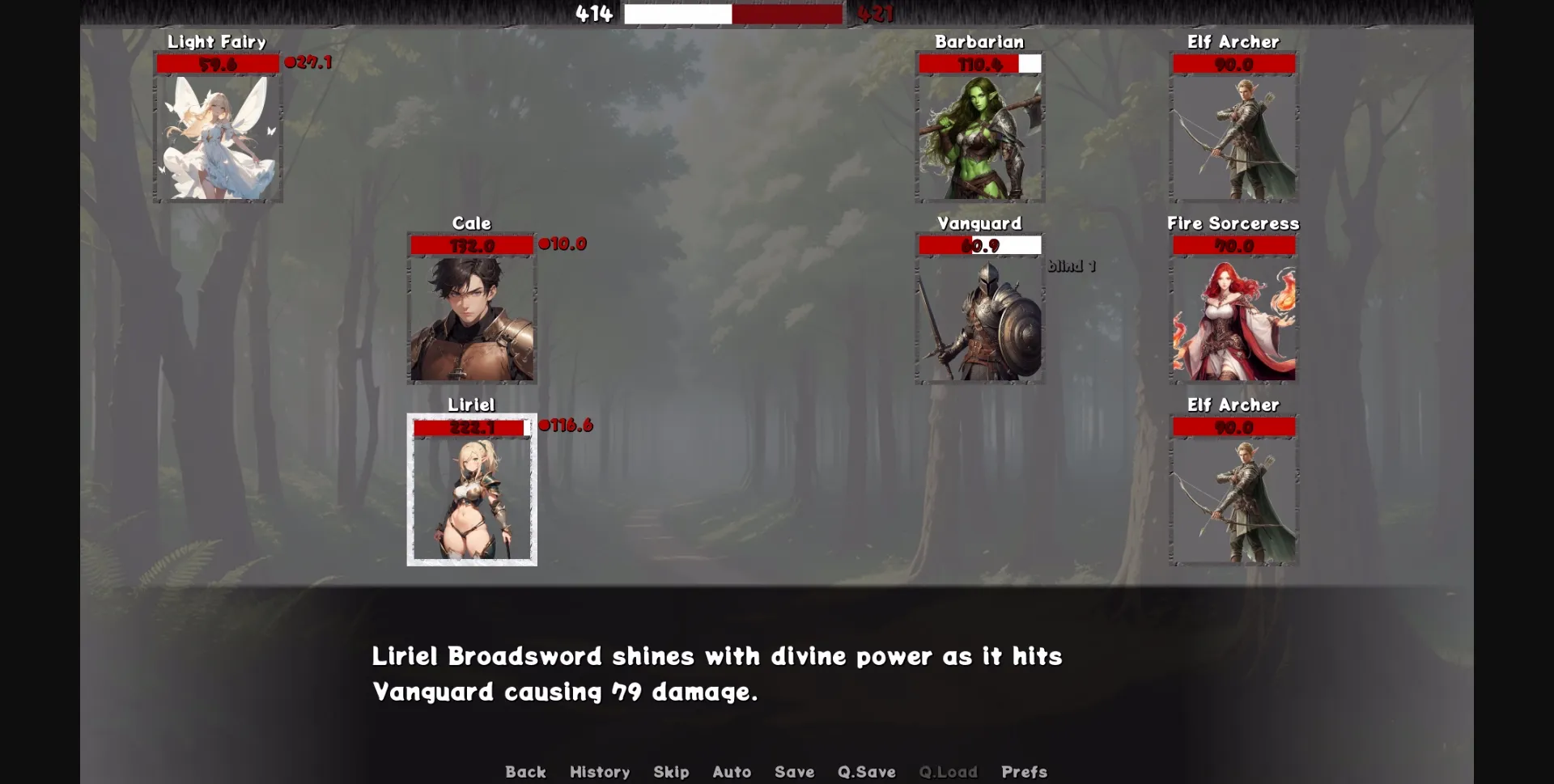The width and height of the screenshot is (1554, 784).
Task: Click Back to rewind dialogue
Action: coord(526,772)
